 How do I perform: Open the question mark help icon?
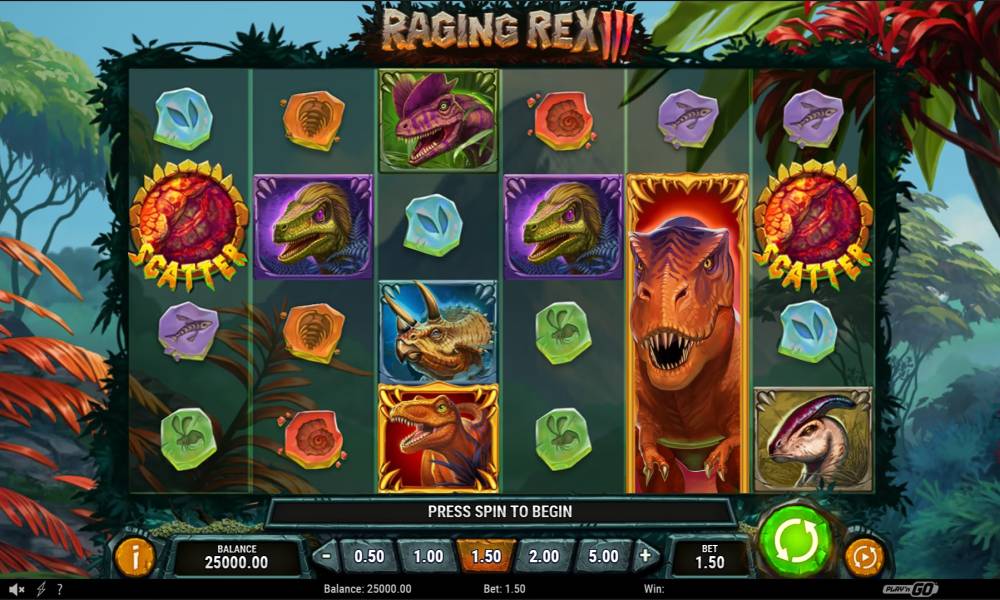[x=60, y=589]
